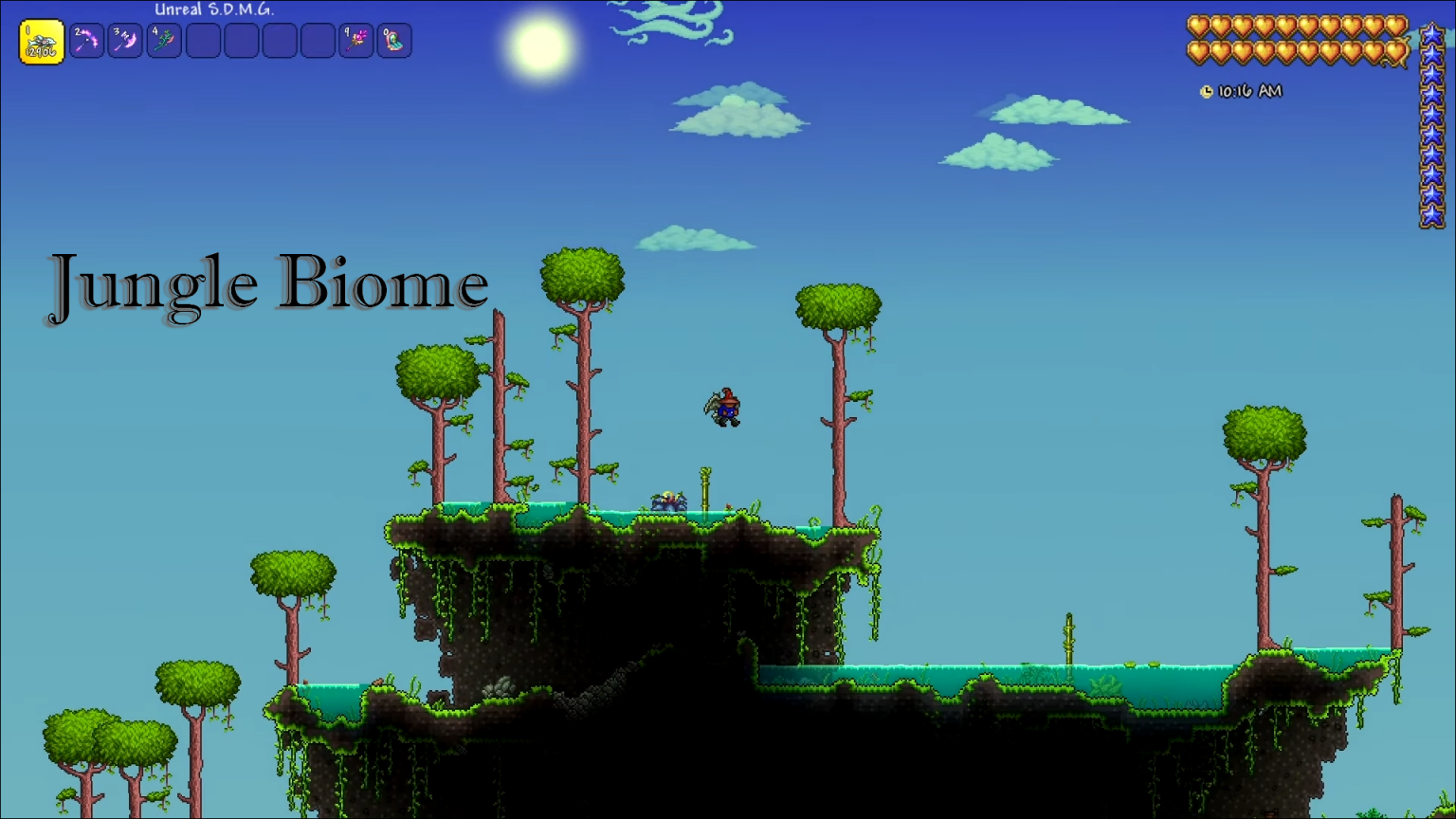Click the critter on the grassy ledge
The image size is (1456, 819).
point(670,500)
